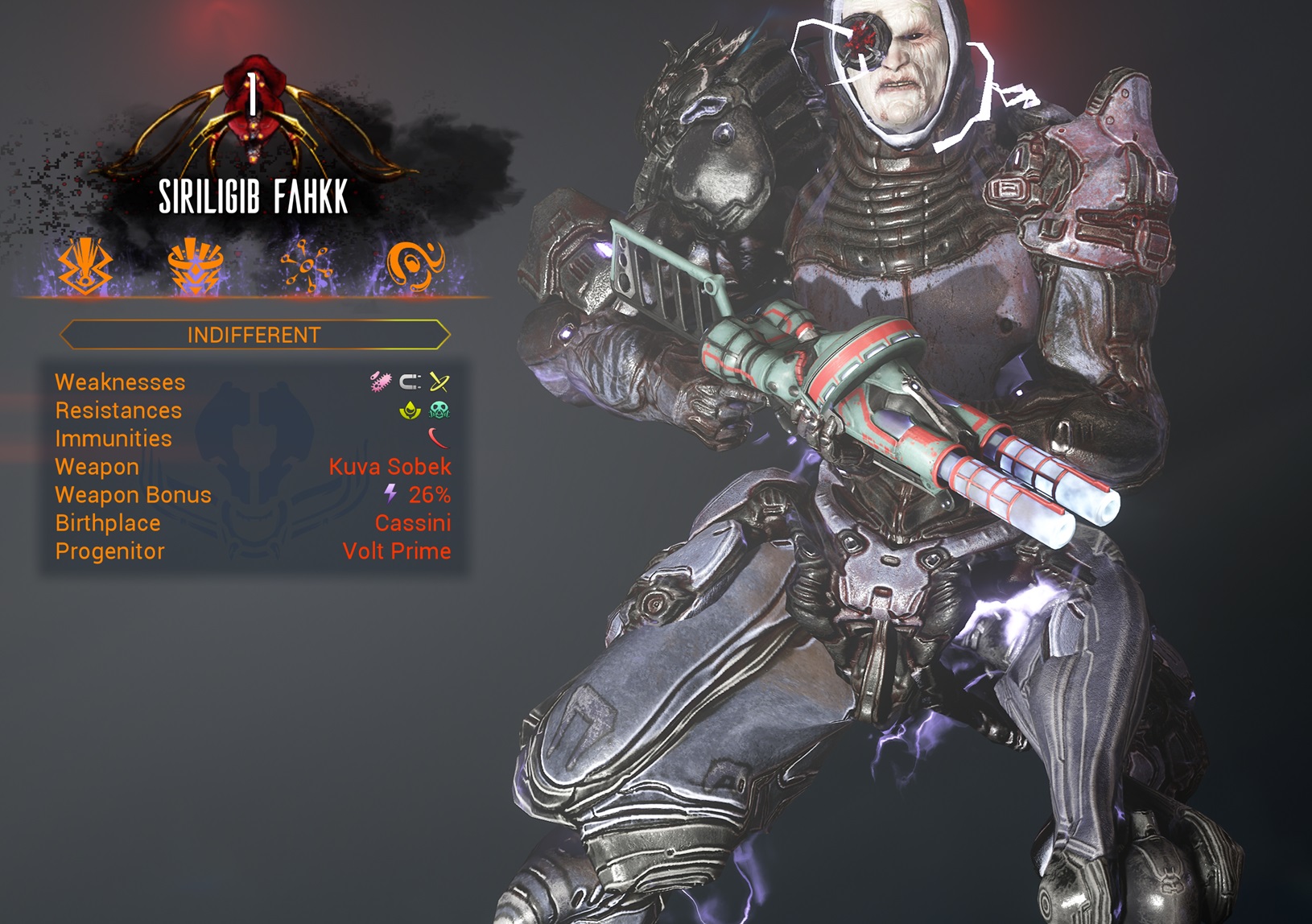
Task: Click the Volt Prime progenitor entry
Action: point(396,551)
